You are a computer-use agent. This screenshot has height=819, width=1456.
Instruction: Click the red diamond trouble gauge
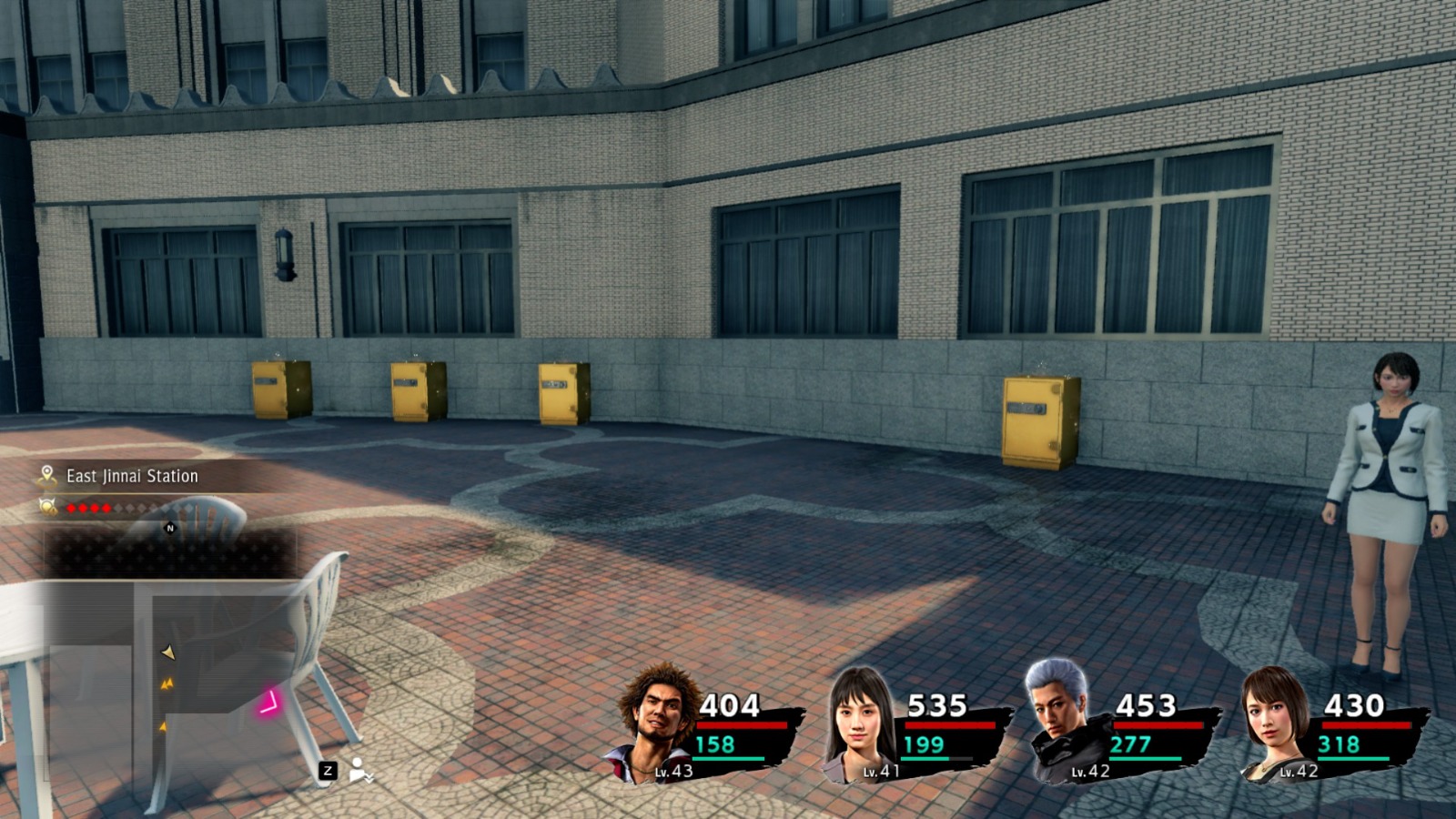(91, 507)
